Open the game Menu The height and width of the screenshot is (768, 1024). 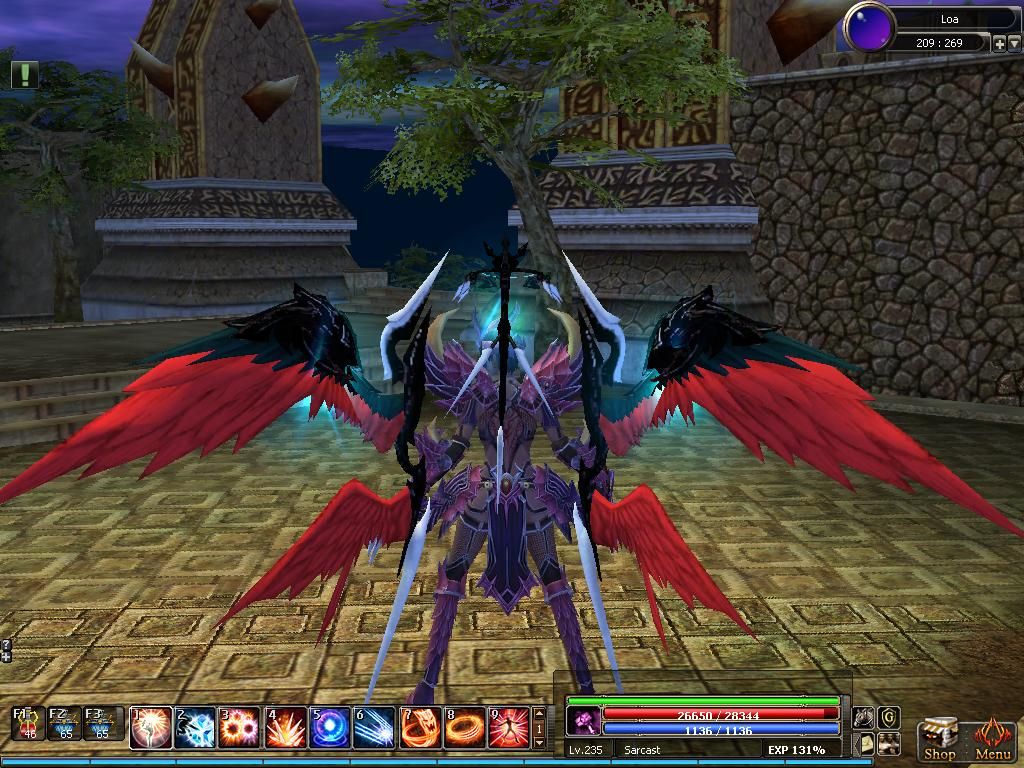pos(992,738)
